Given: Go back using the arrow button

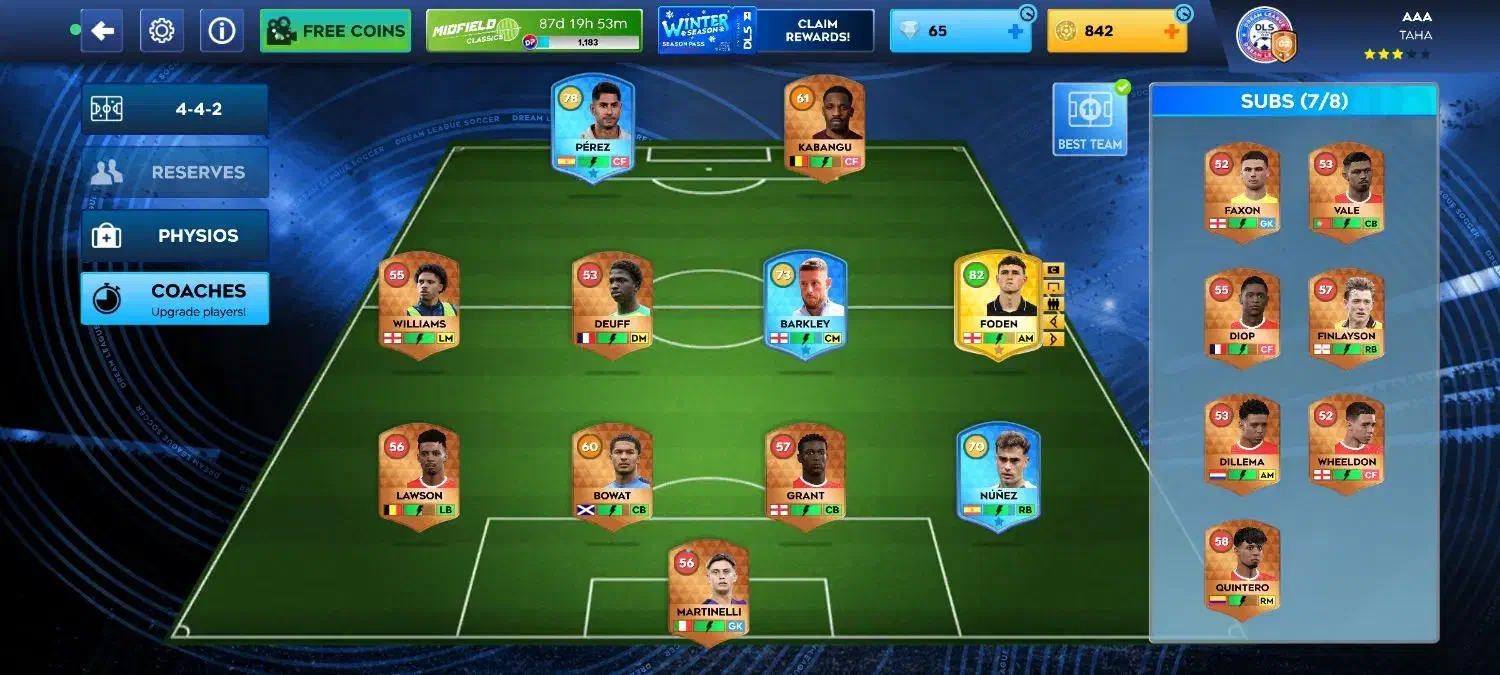Looking at the screenshot, I should pyautogui.click(x=102, y=31).
